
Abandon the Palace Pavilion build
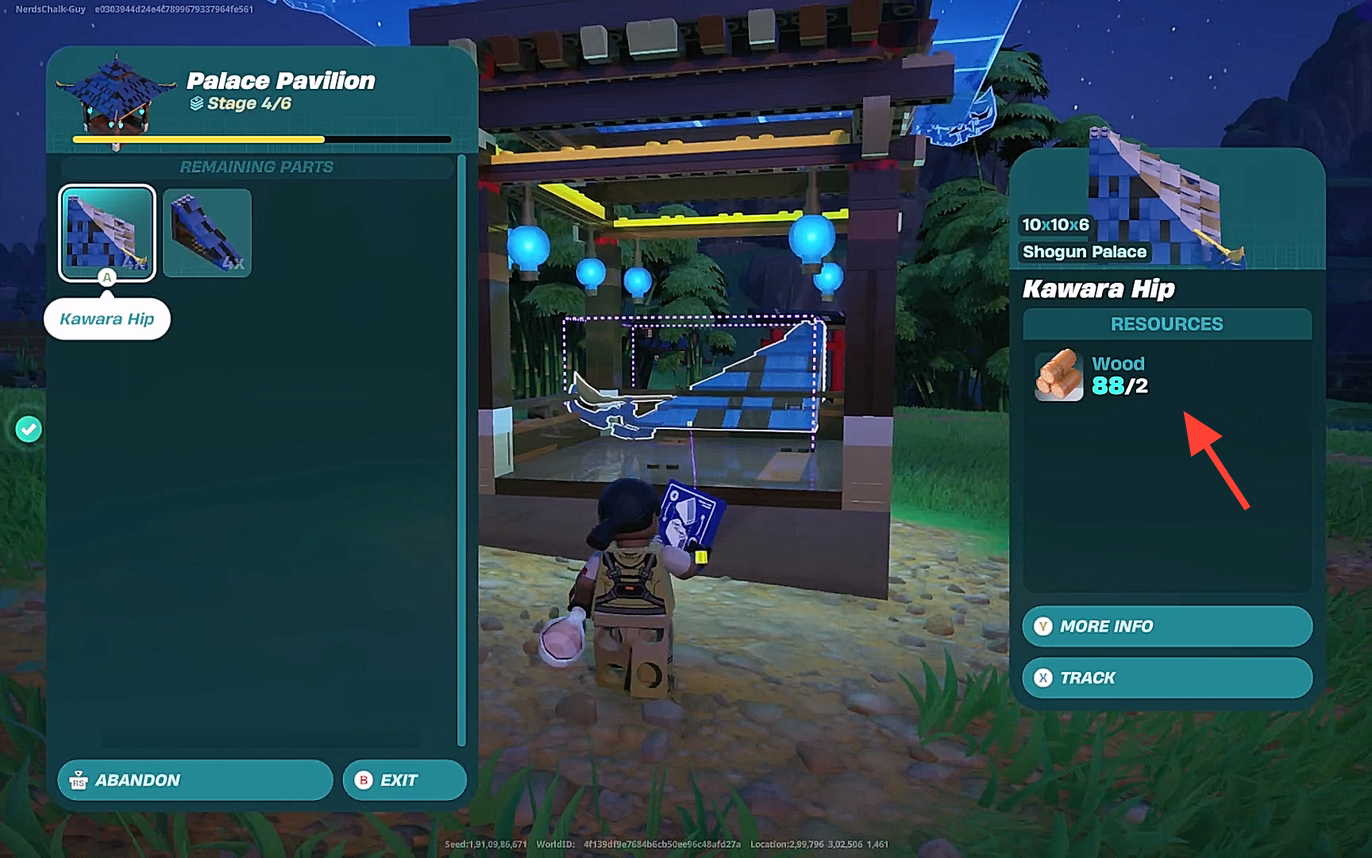coord(195,780)
